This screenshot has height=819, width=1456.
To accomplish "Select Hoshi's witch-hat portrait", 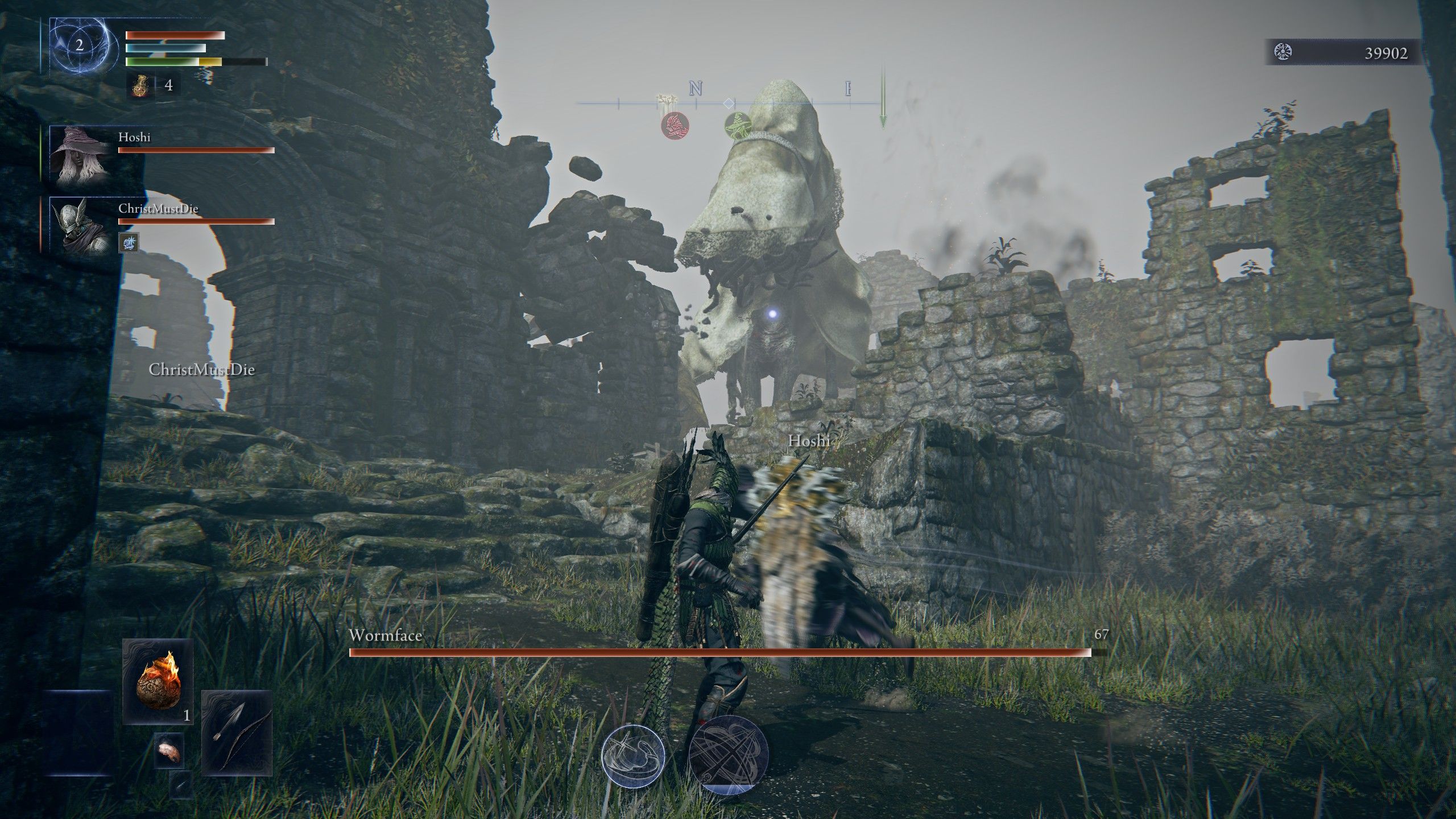I will pyautogui.click(x=78, y=154).
